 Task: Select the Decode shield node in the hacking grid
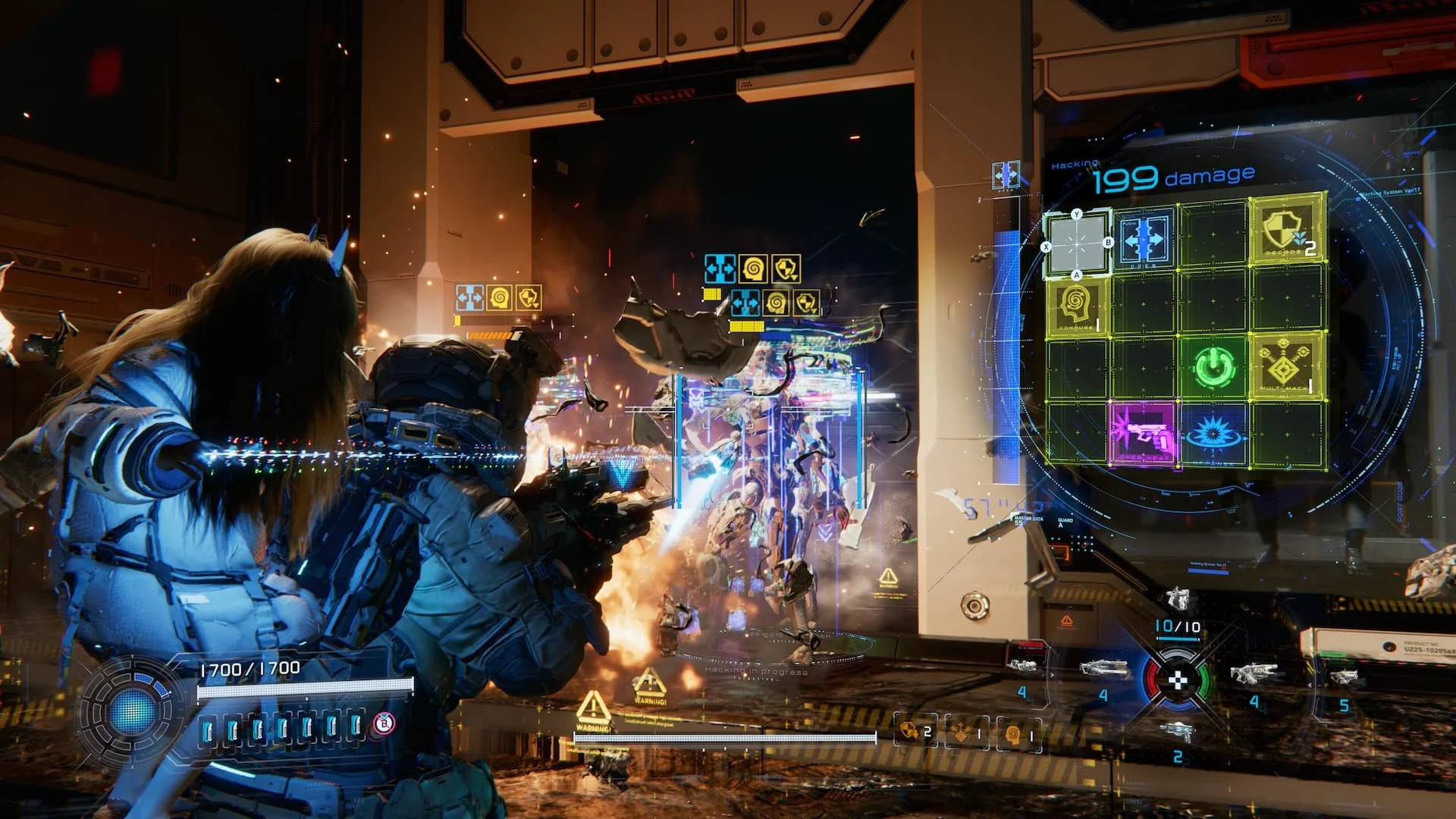[x=1286, y=230]
